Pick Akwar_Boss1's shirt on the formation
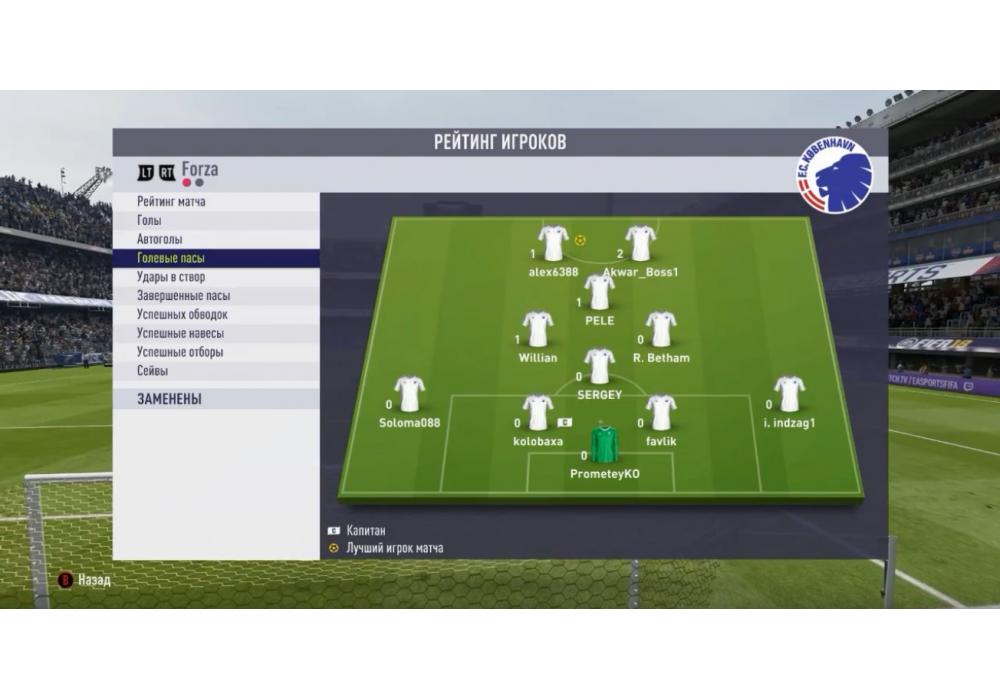This screenshot has width=1000, height=700. pos(640,243)
